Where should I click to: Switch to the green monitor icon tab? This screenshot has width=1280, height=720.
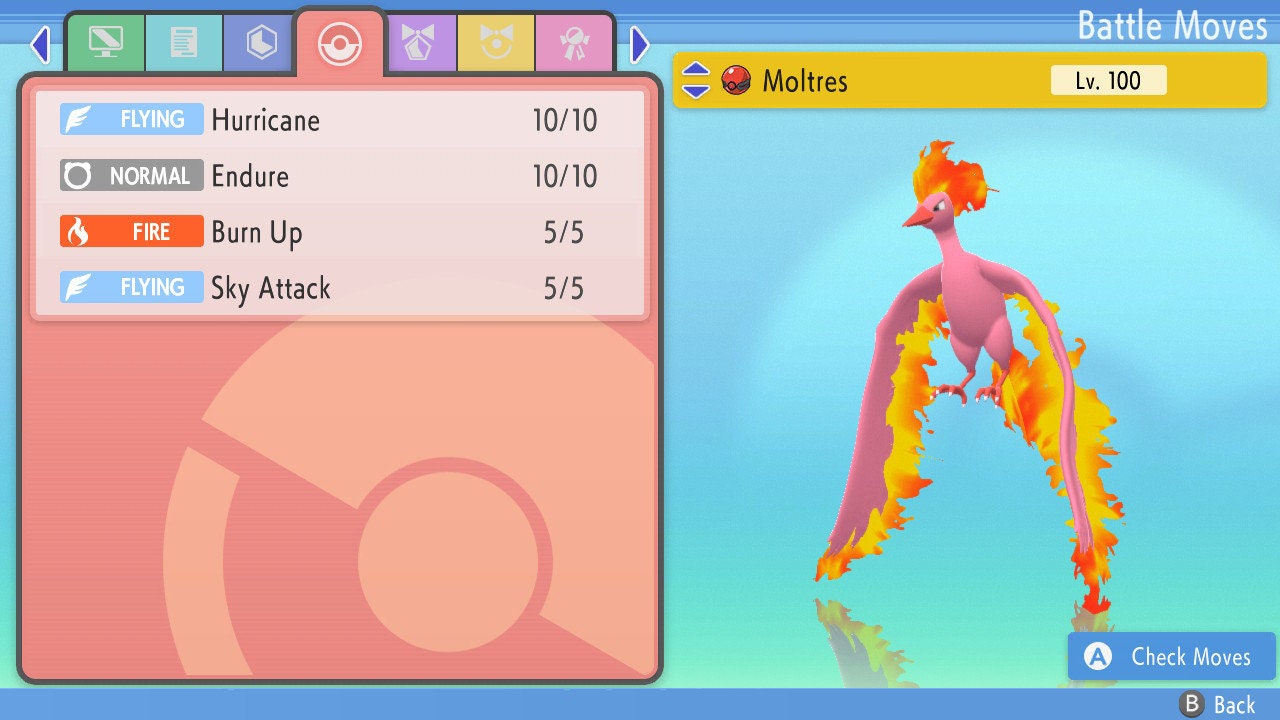(x=105, y=44)
